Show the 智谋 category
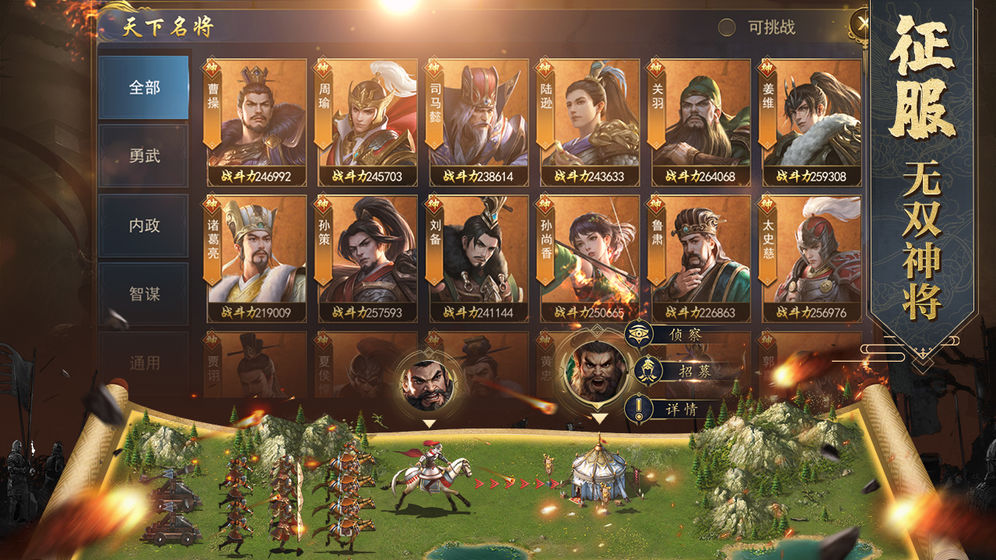This screenshot has height=560, width=996. point(144,294)
